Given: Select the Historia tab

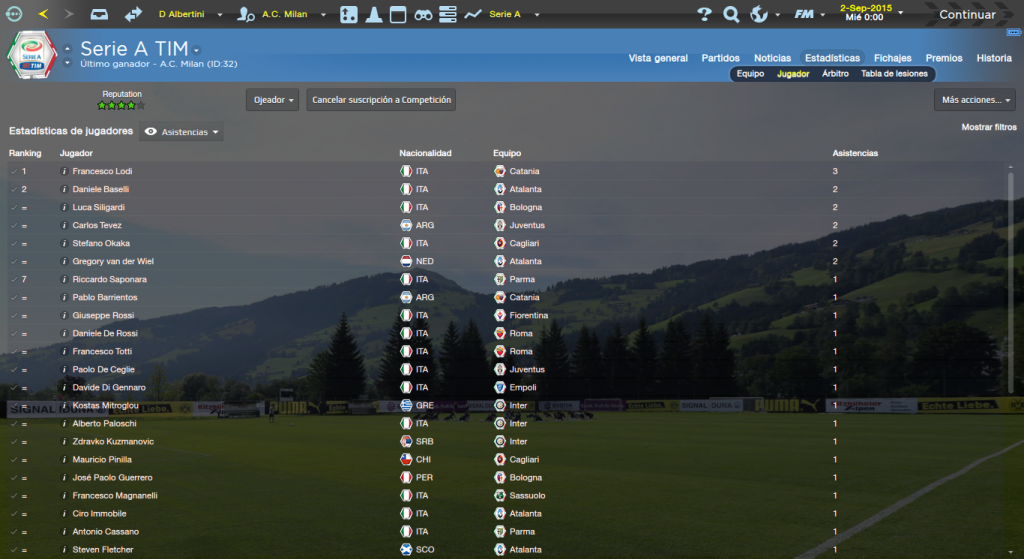Looking at the screenshot, I should 994,58.
